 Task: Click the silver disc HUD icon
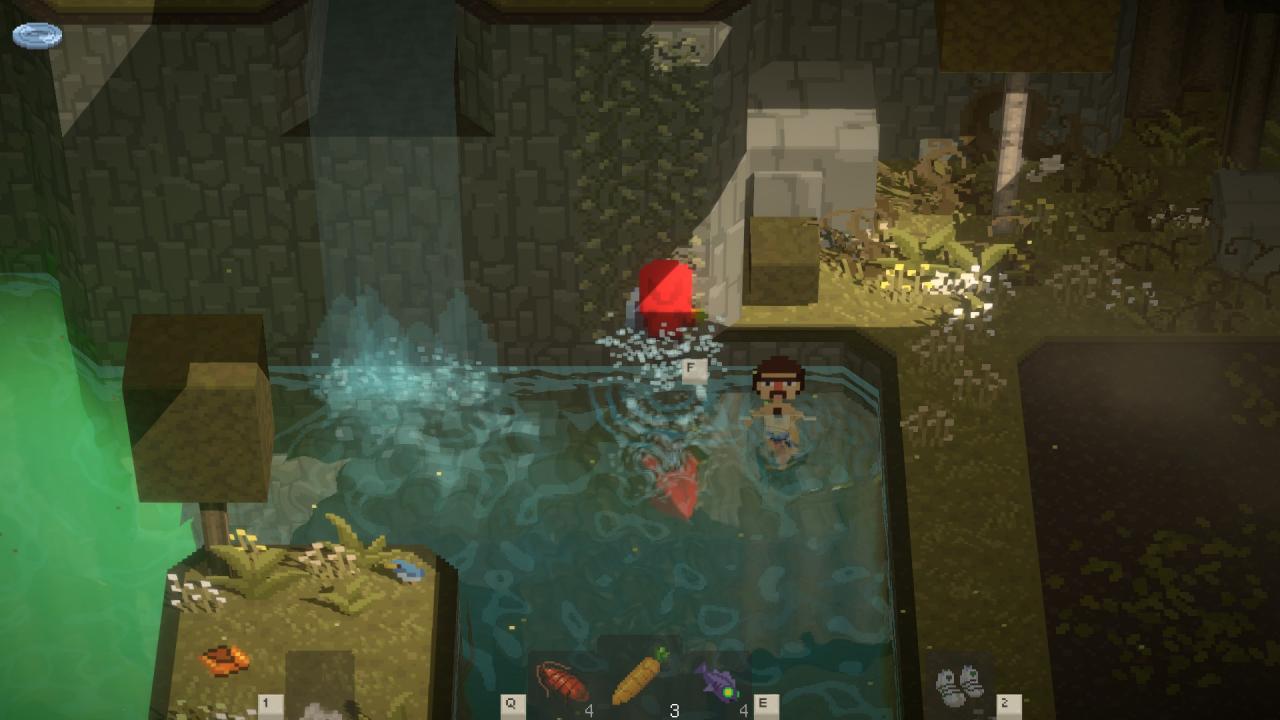37,36
